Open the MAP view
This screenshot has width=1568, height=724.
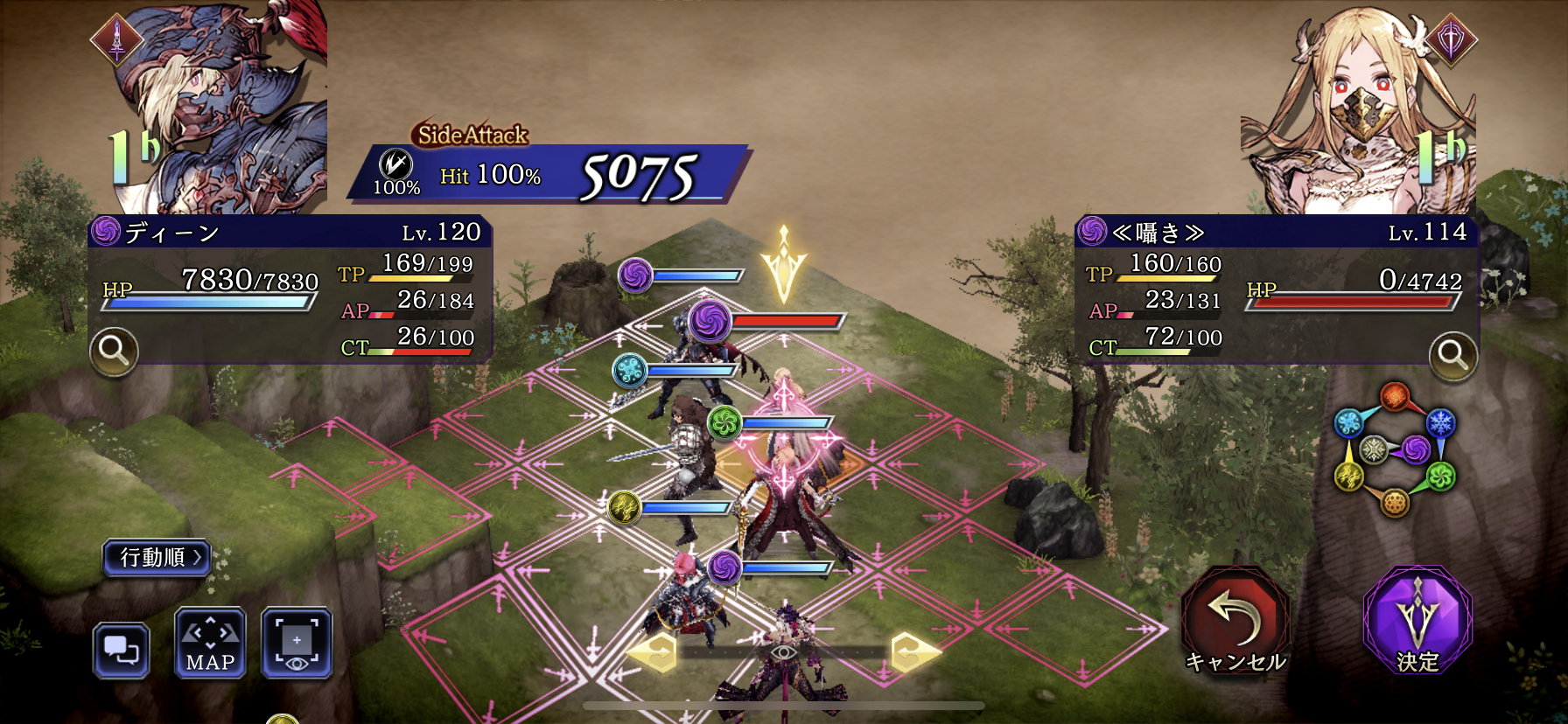click(210, 644)
